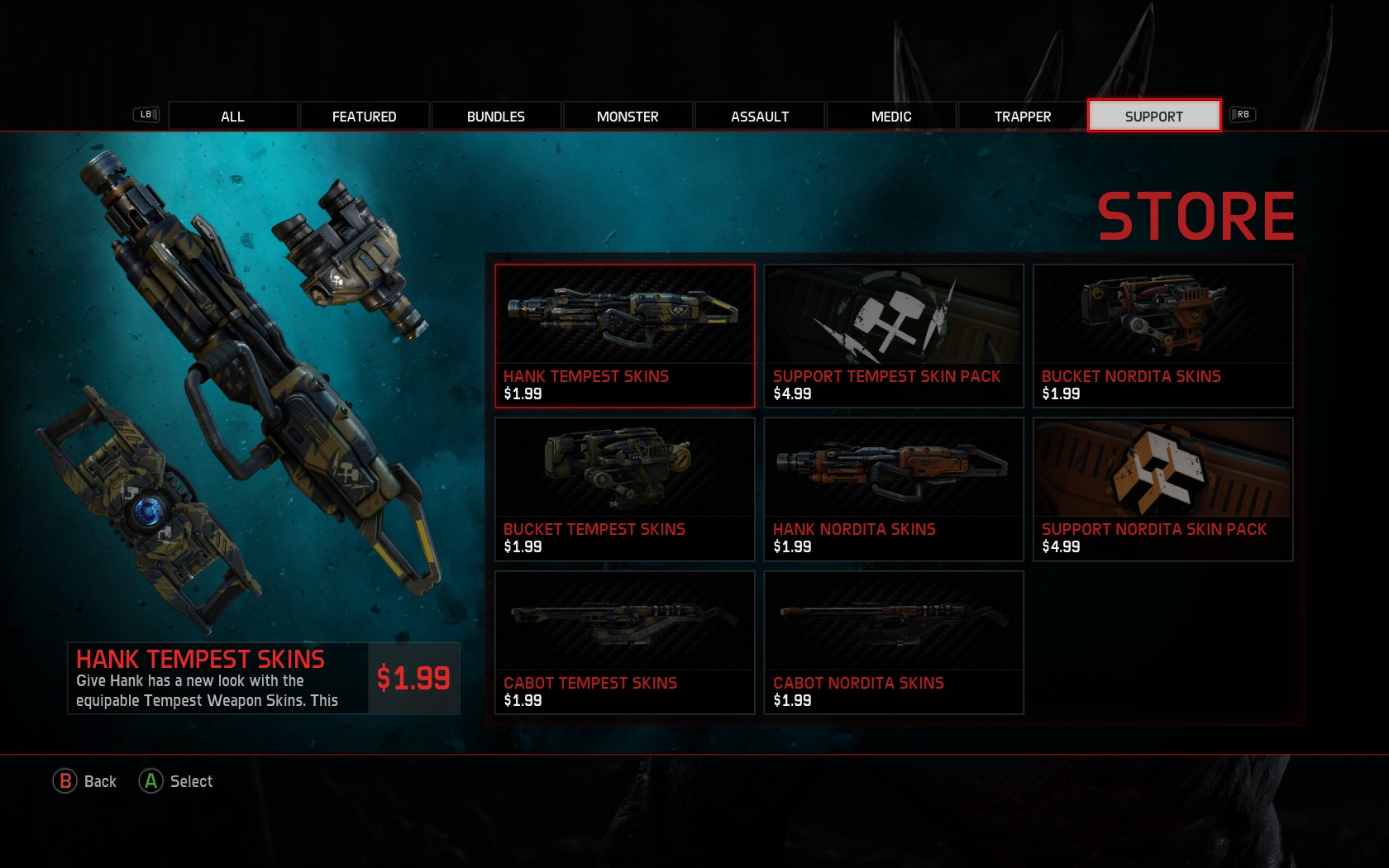This screenshot has width=1389, height=868.
Task: Switch to the MONSTER tab
Action: click(x=628, y=116)
